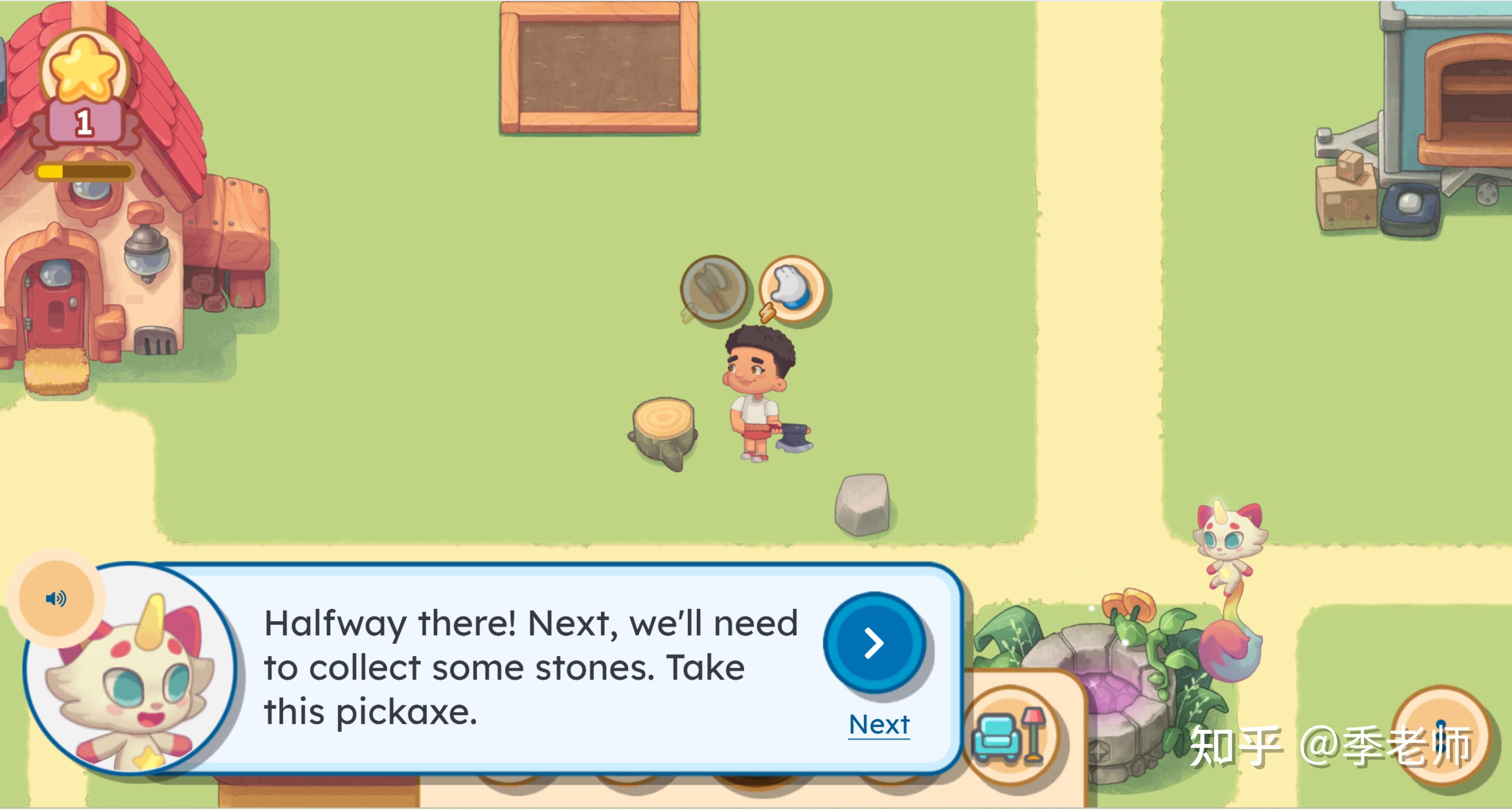Click the Next link text

(x=879, y=725)
